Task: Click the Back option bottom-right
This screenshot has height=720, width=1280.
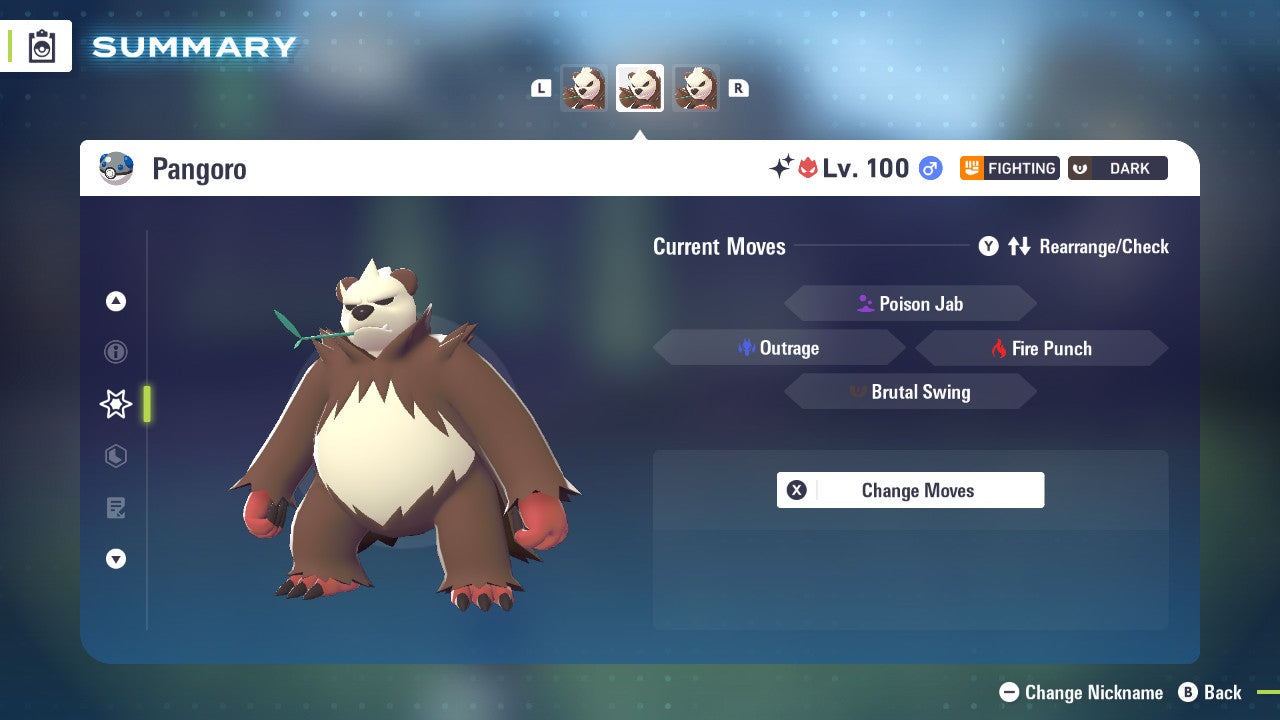Action: click(x=1212, y=692)
